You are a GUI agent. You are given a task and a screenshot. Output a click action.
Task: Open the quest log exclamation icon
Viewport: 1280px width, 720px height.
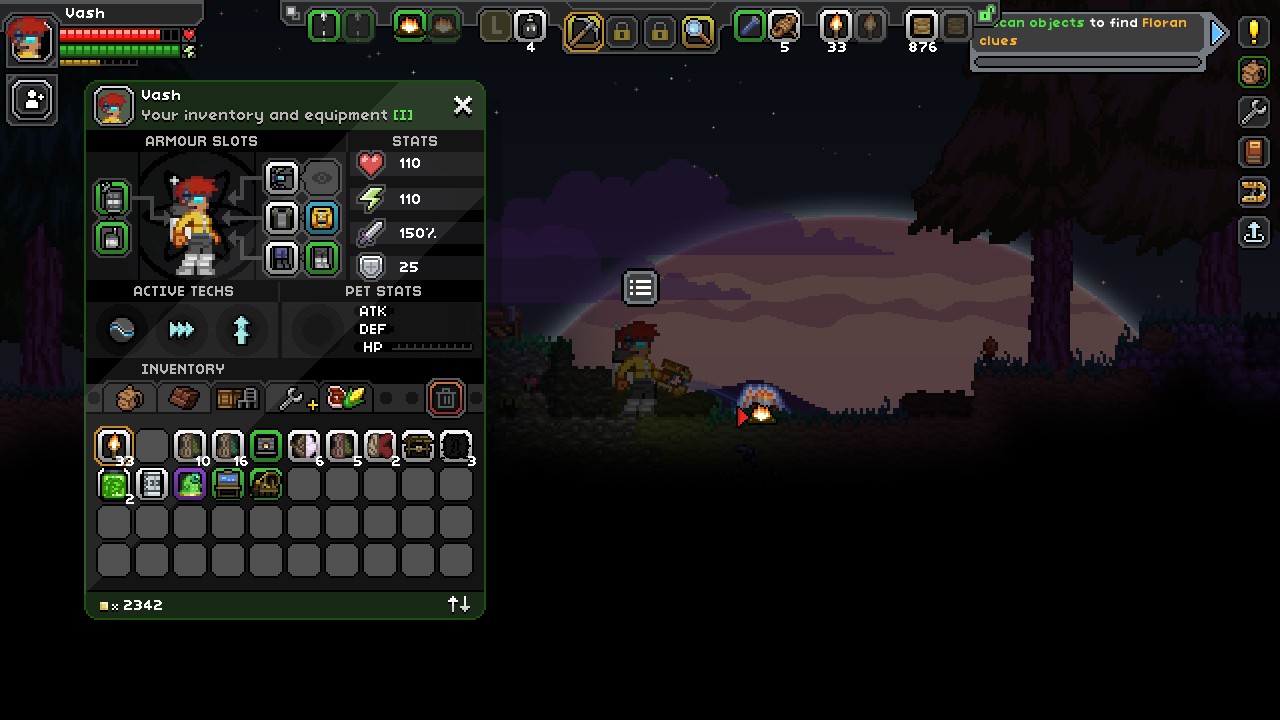[x=1253, y=31]
